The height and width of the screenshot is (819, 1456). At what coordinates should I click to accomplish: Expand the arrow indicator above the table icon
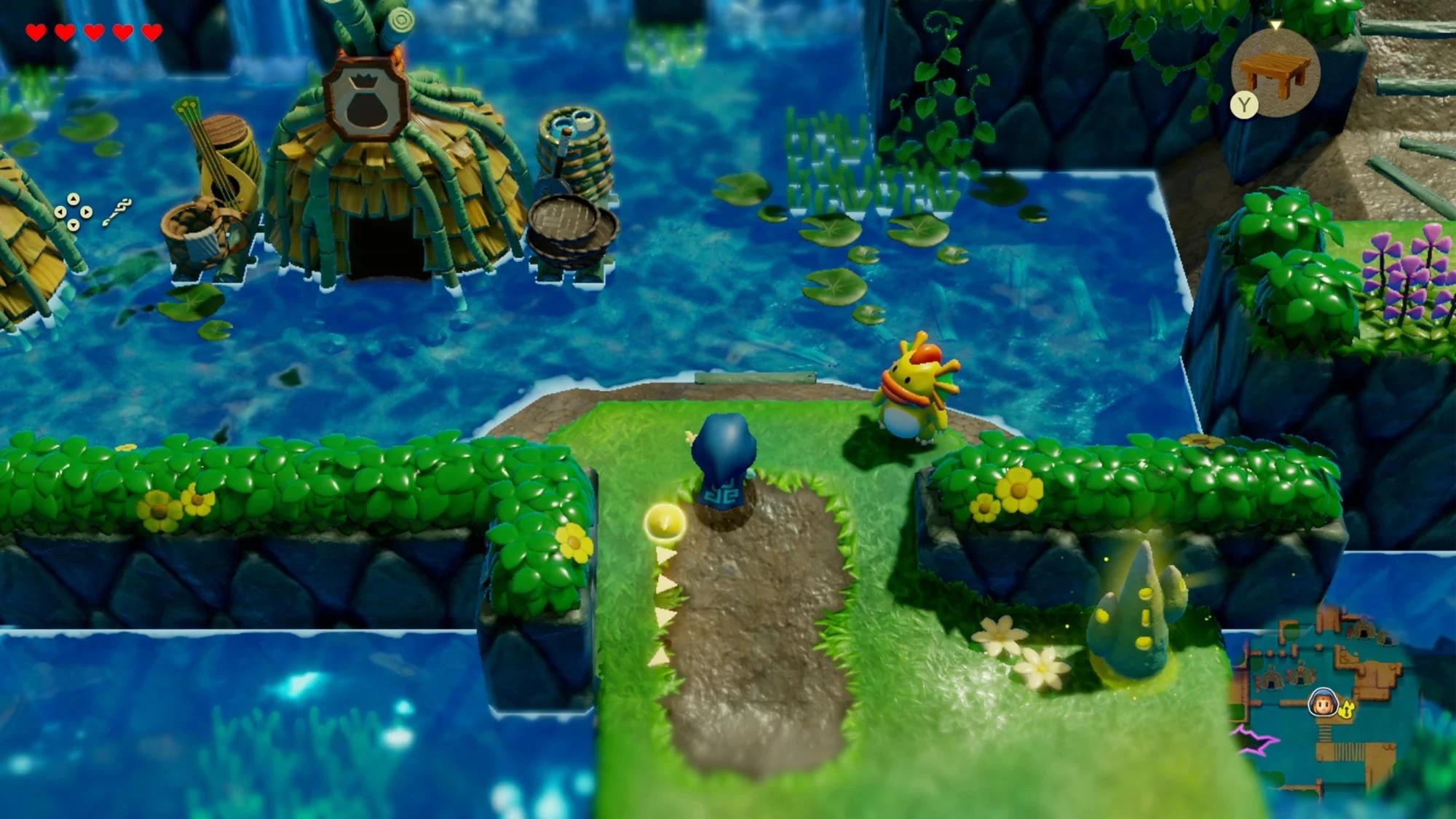(x=1276, y=24)
